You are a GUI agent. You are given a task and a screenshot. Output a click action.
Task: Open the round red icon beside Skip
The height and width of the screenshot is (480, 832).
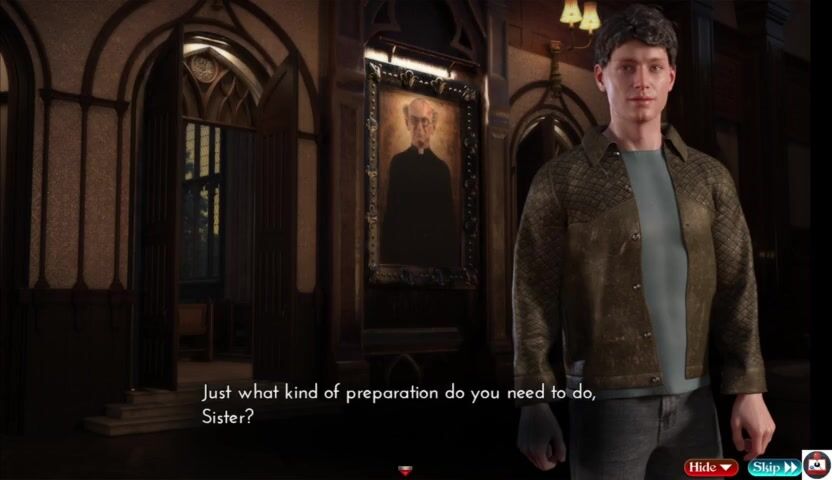817,465
